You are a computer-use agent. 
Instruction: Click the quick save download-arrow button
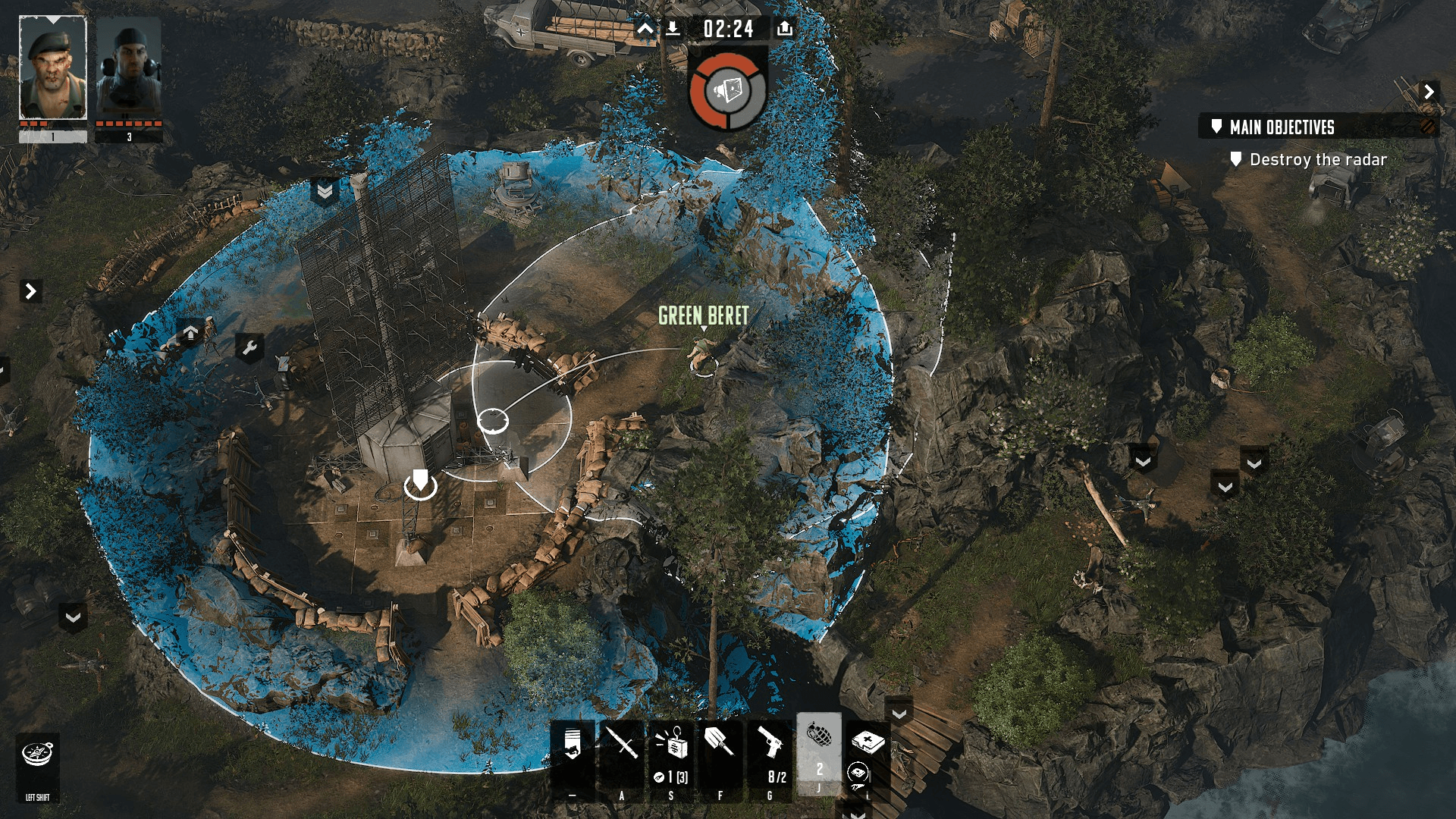coord(673,29)
